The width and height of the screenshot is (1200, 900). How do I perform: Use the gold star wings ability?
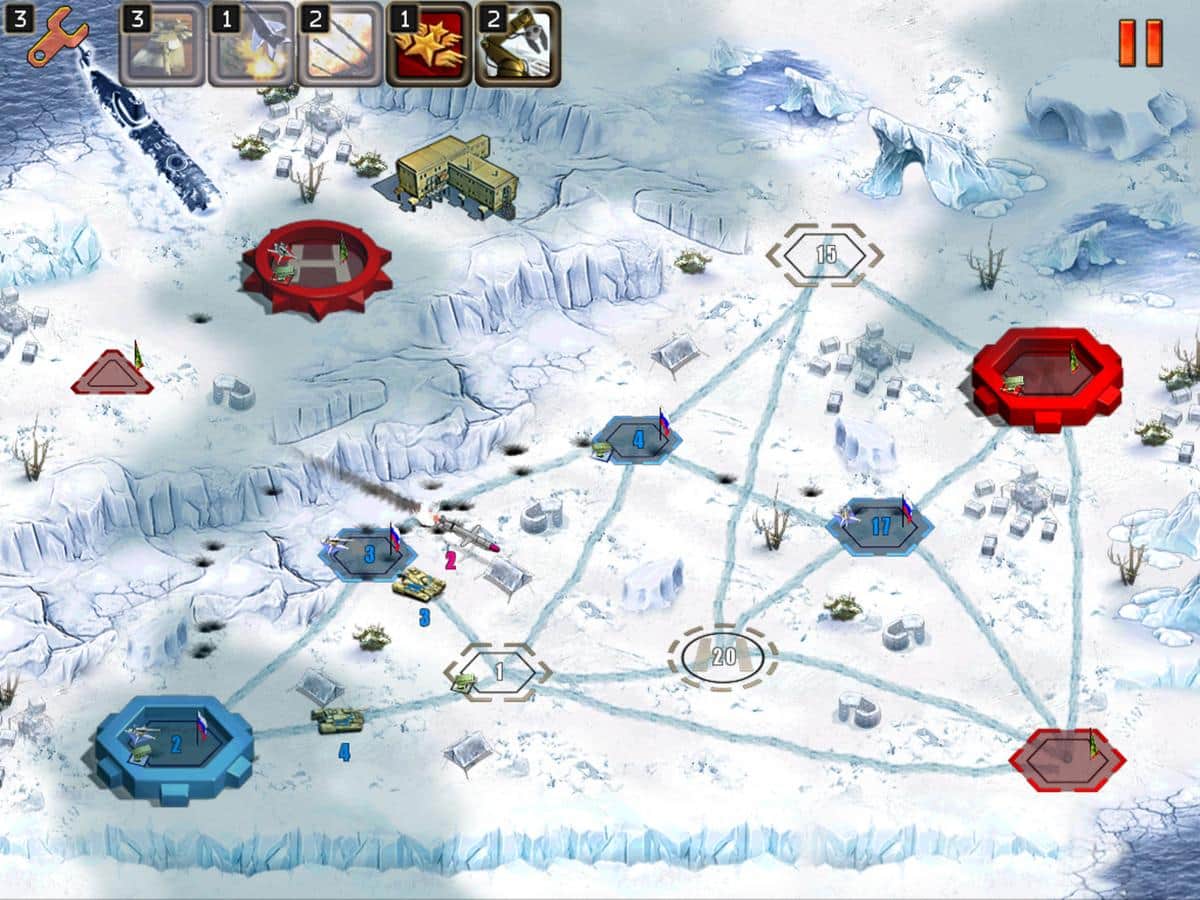coord(428,45)
